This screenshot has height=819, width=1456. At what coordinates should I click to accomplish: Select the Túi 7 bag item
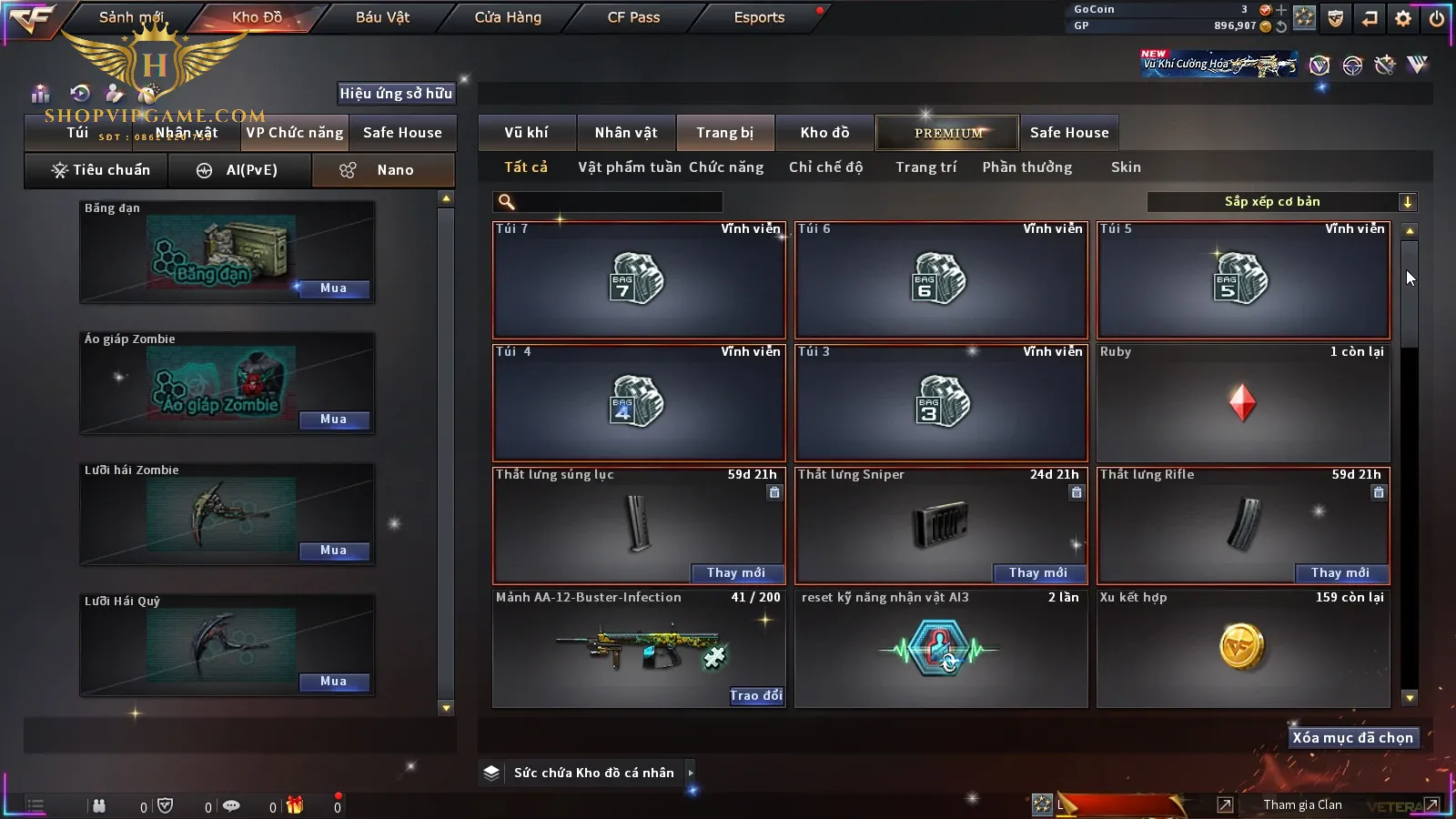pos(638,280)
